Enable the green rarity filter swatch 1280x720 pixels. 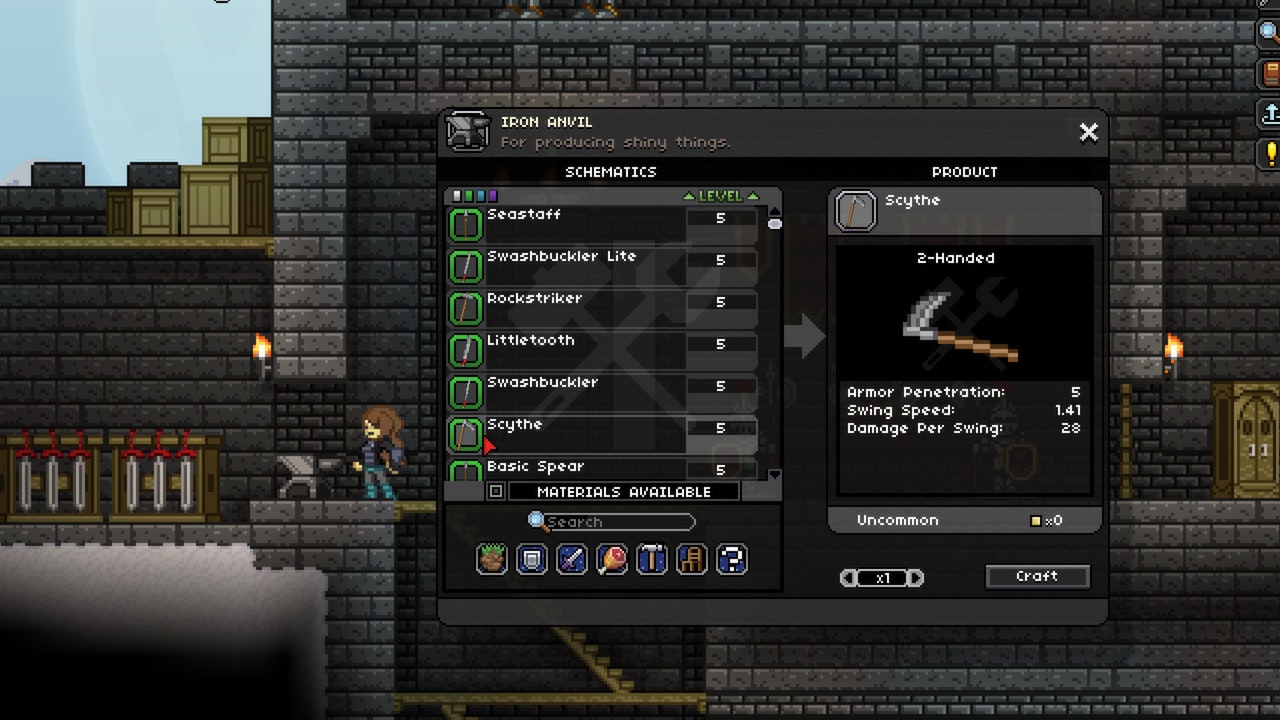469,196
